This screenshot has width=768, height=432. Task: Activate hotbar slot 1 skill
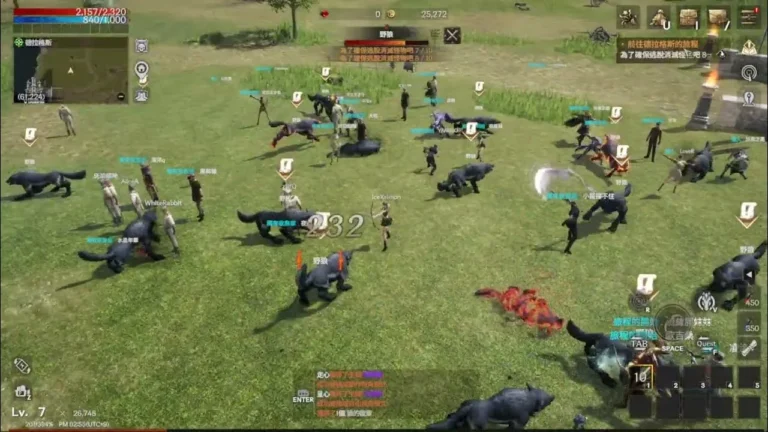(640, 377)
